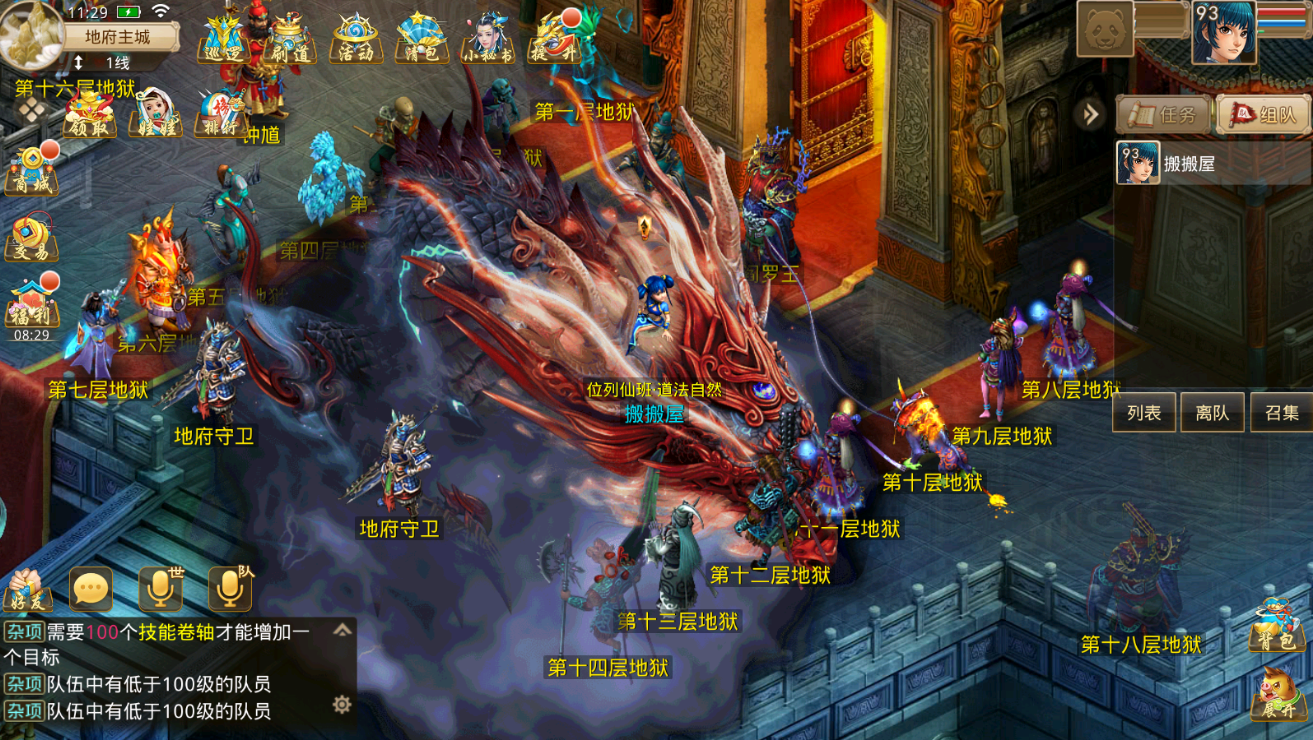This screenshot has width=1313, height=740.
Task: Open chat settings gear
Action: click(x=342, y=705)
